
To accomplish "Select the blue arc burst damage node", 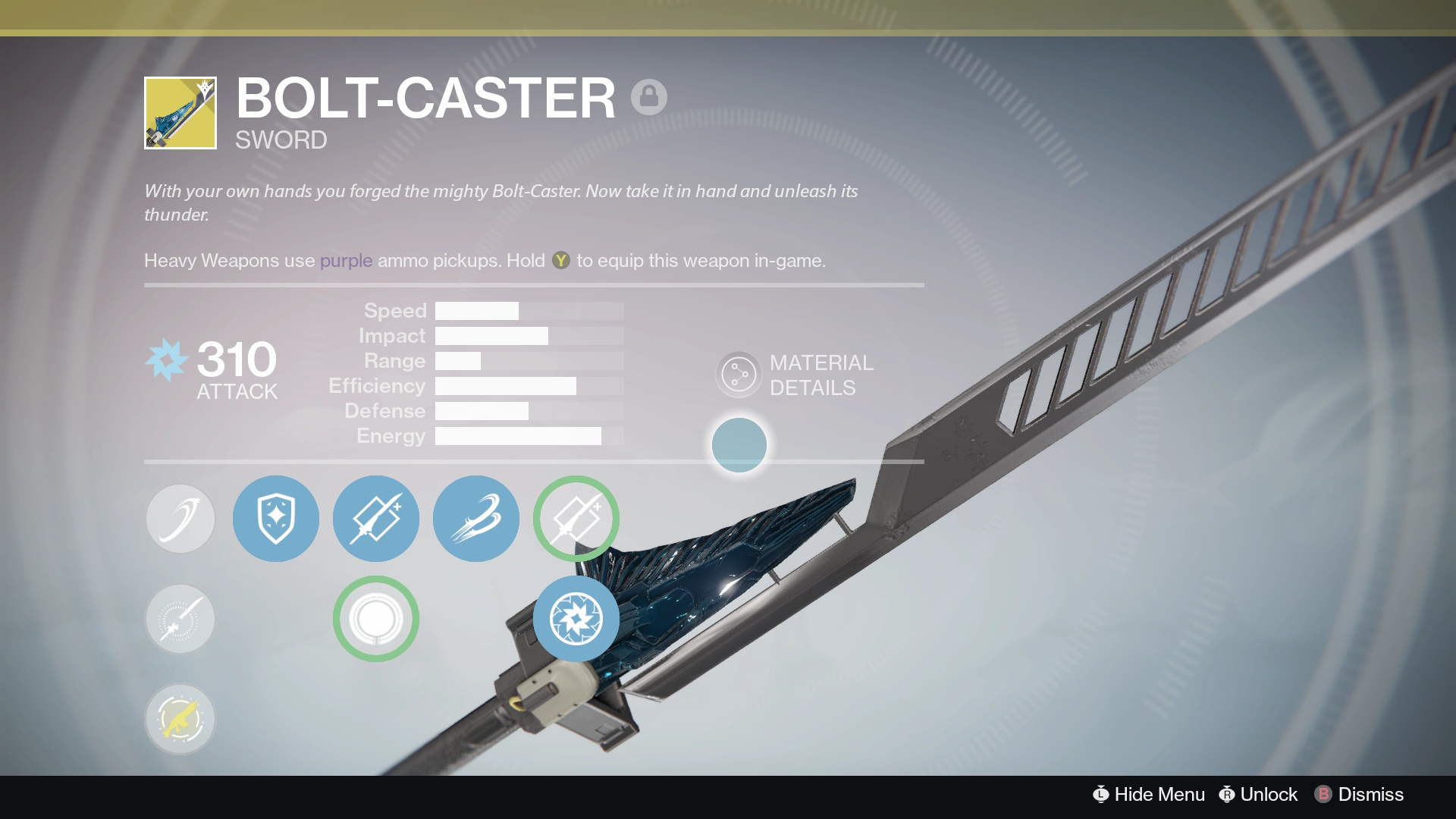I will [576, 619].
